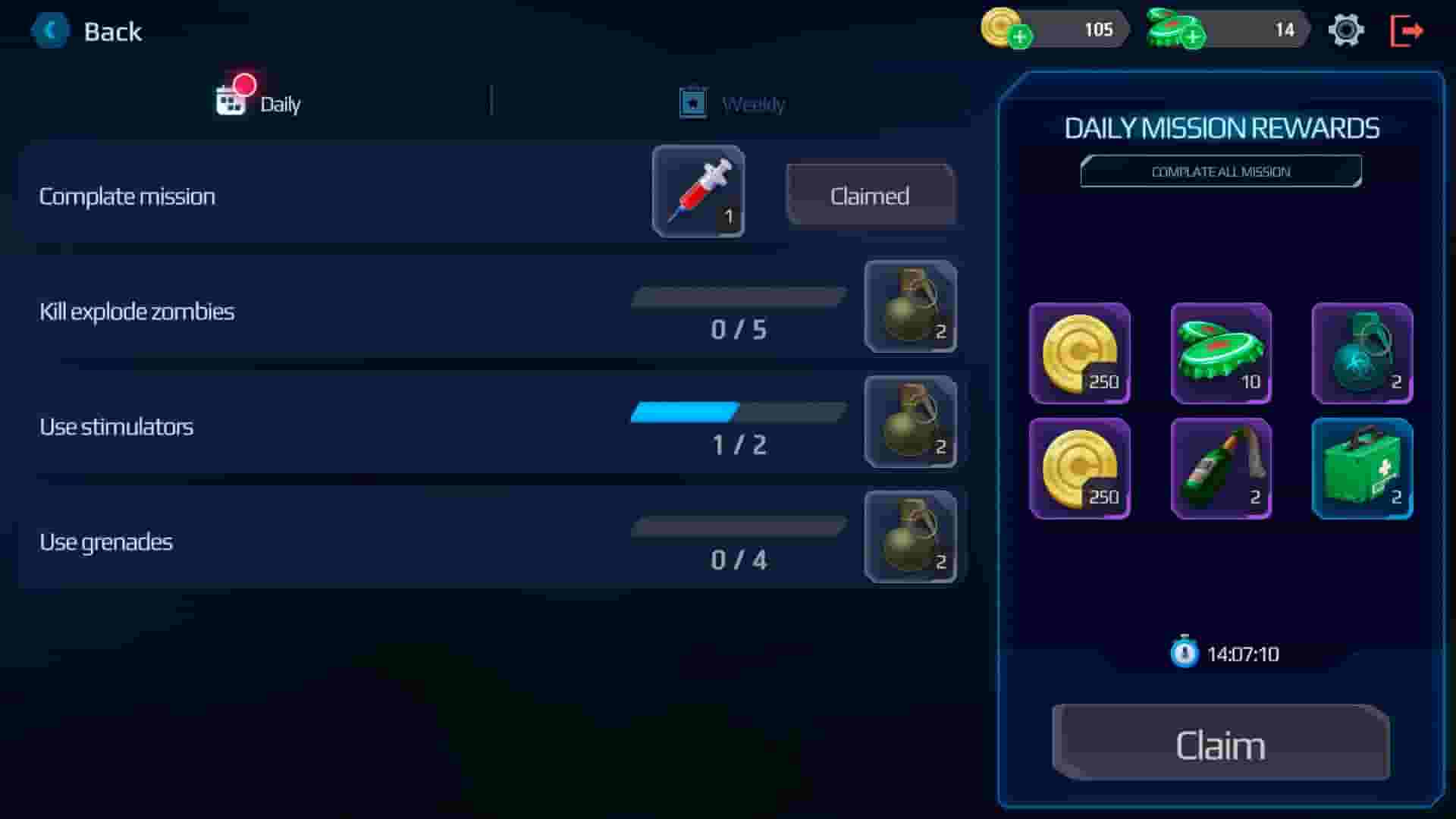Click the Claimed button for Complate mission

(x=870, y=195)
